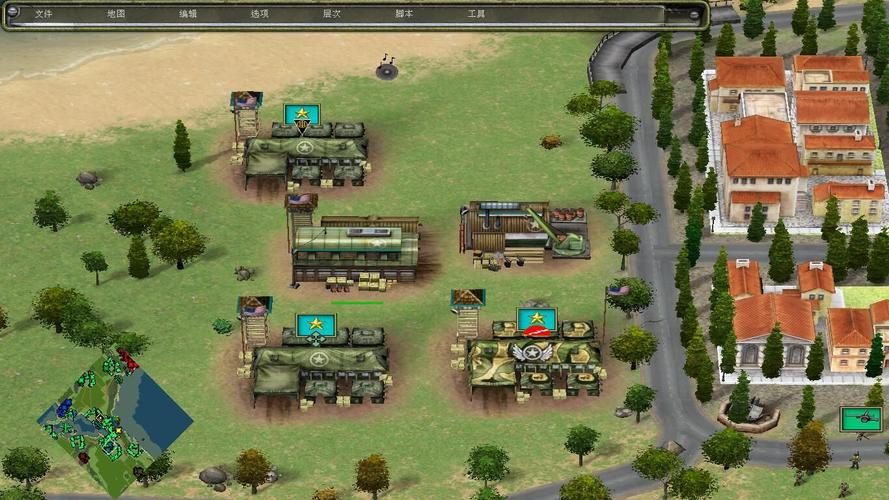Click the diamond-shaped minimap
Screen dimensions: 889x500
coord(114,407)
